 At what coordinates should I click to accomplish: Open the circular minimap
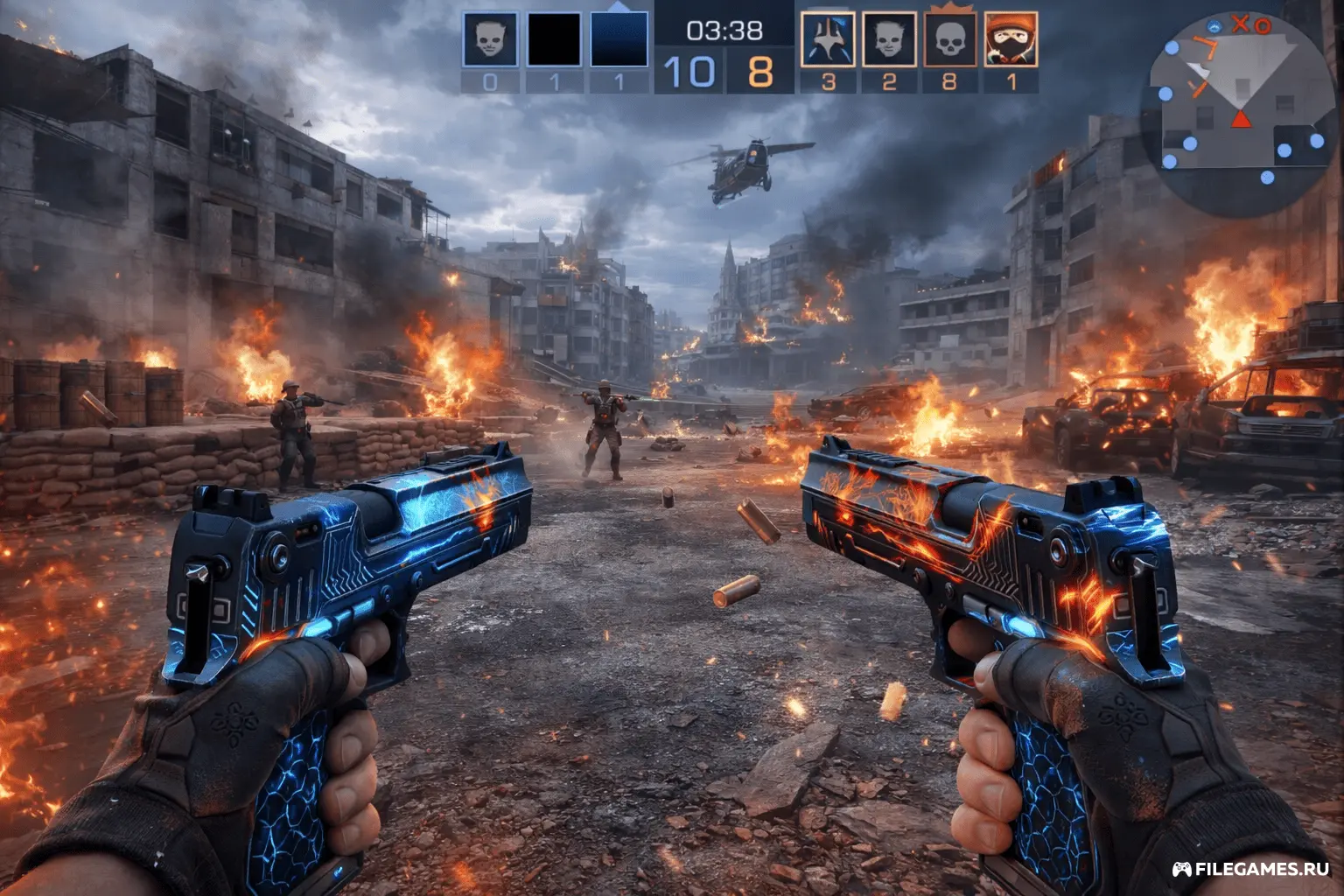(x=1239, y=112)
